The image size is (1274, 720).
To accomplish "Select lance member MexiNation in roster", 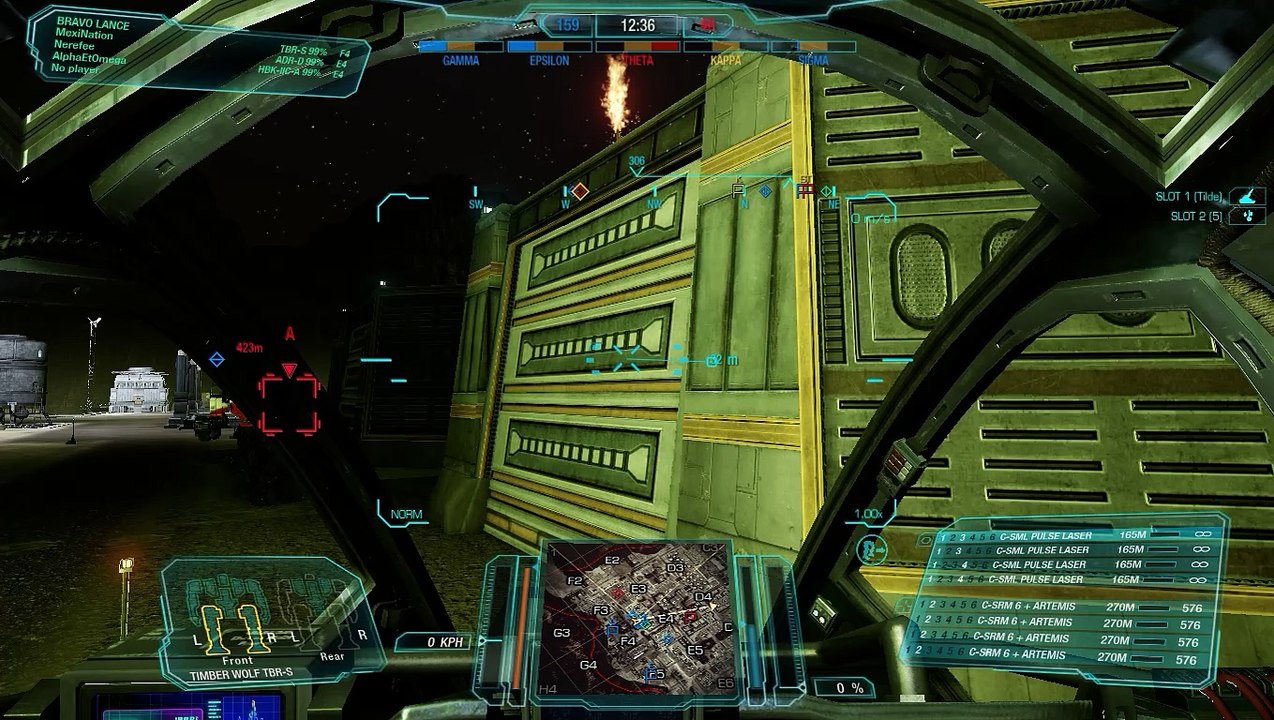I will (x=85, y=34).
